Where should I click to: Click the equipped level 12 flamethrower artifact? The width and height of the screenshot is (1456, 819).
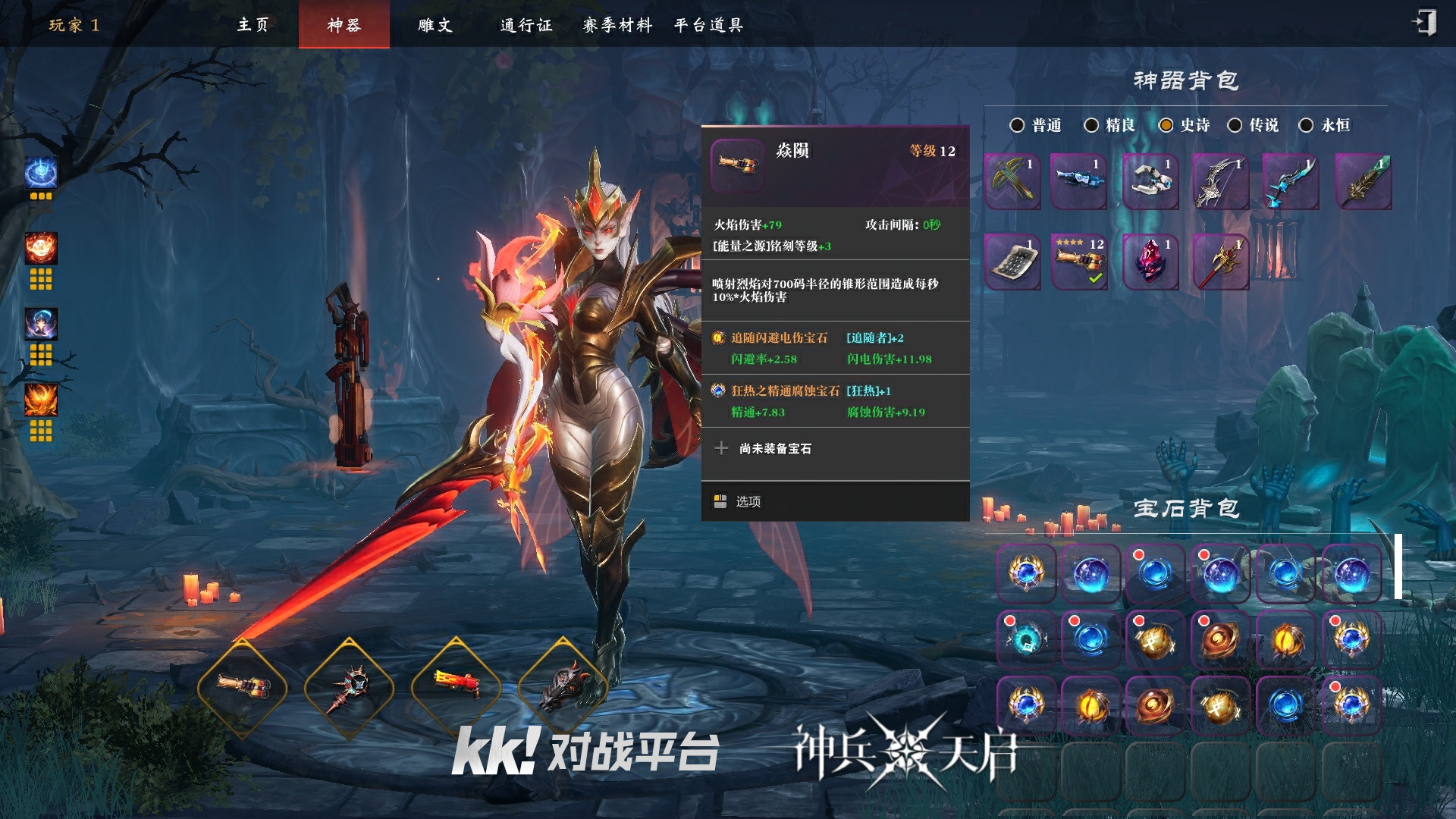[x=1080, y=262]
